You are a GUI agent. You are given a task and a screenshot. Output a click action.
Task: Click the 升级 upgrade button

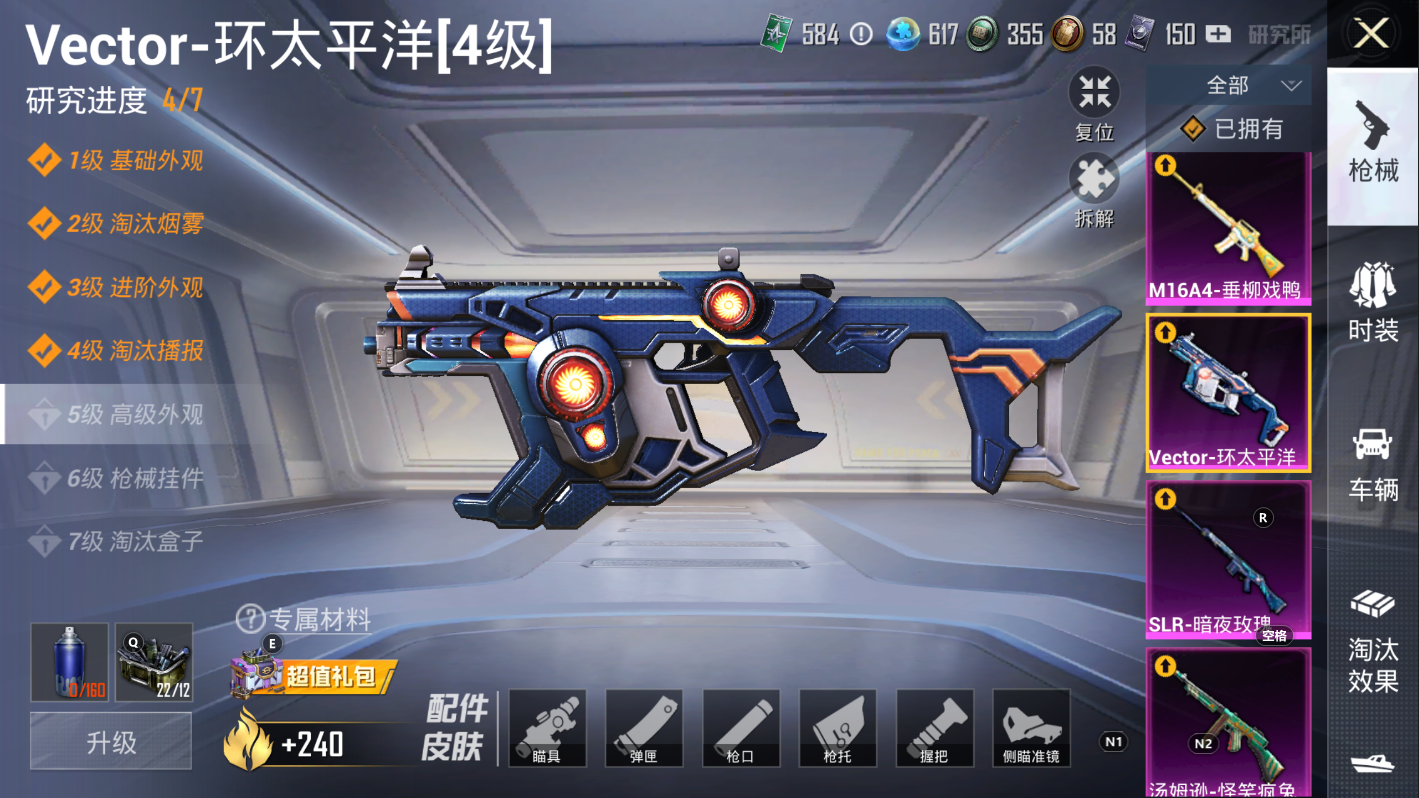coord(111,742)
